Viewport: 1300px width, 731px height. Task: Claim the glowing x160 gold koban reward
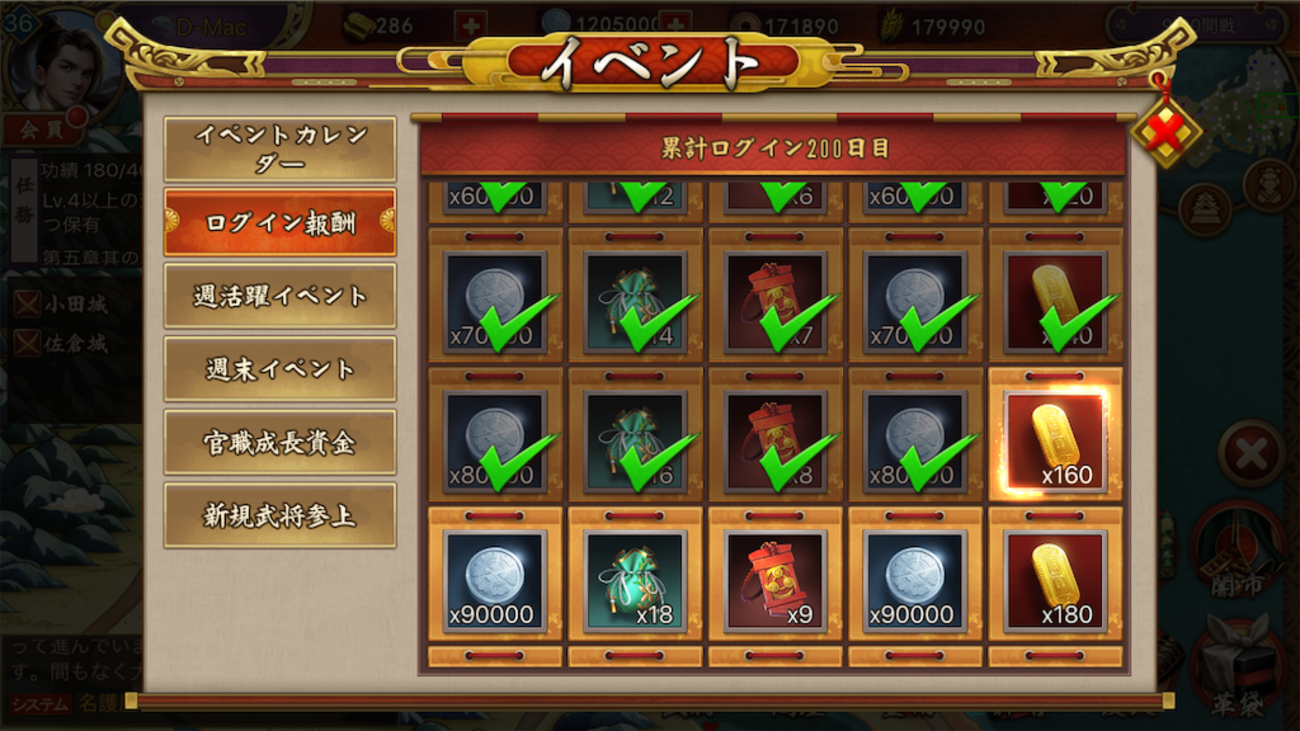(1055, 441)
